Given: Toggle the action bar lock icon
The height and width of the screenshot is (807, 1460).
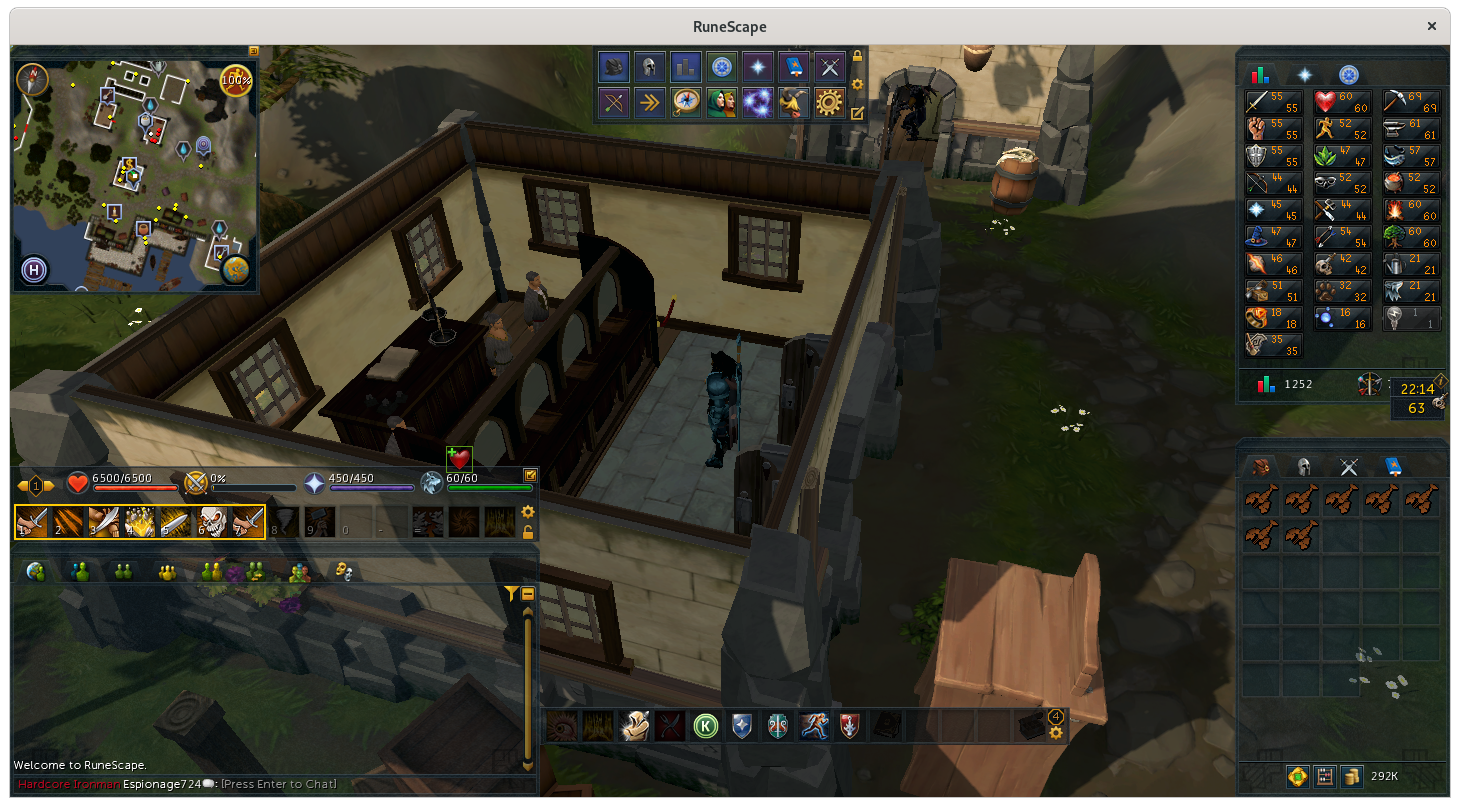Looking at the screenshot, I should pyautogui.click(x=528, y=532).
